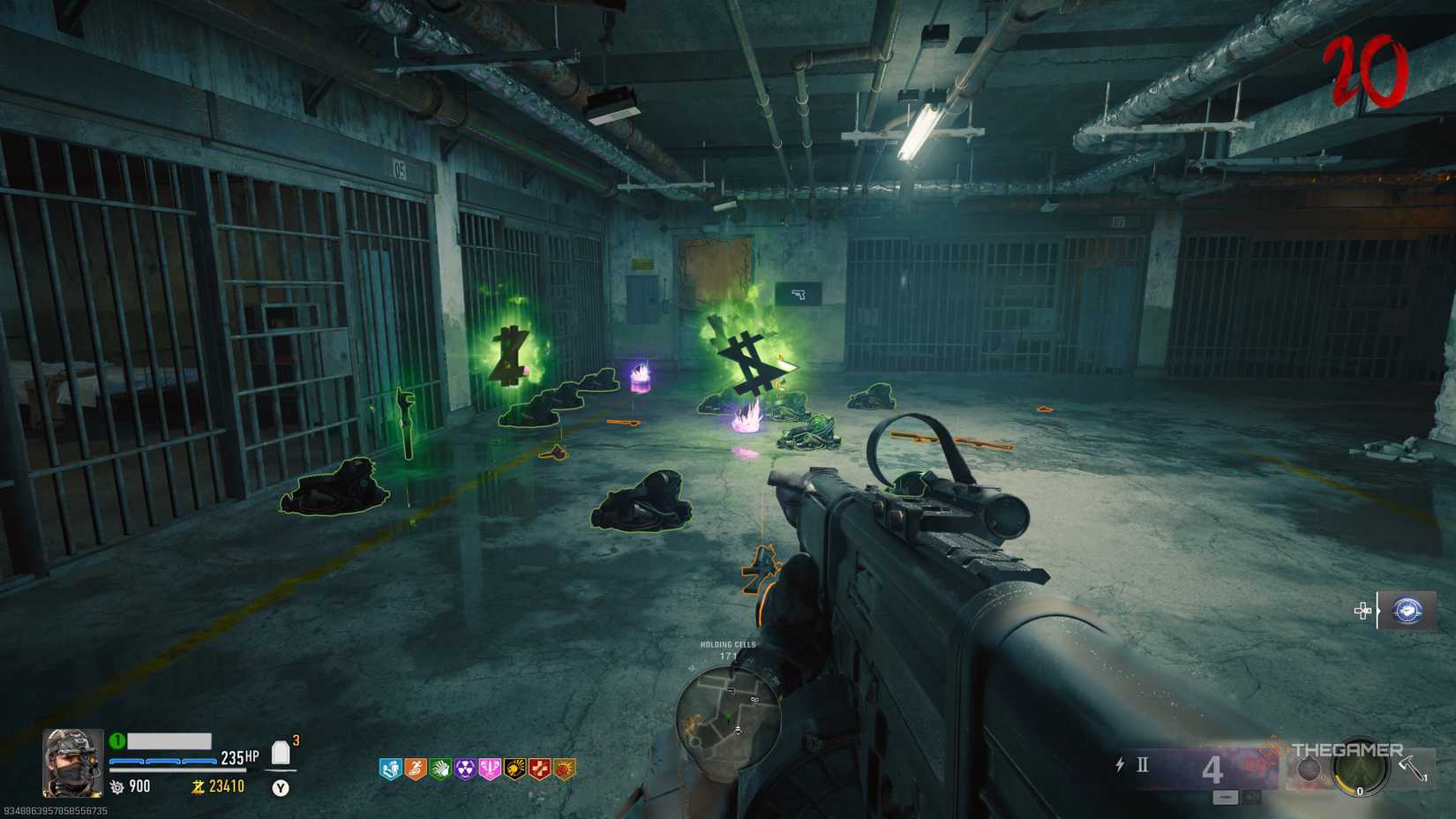Viewport: 1456px width, 819px height.
Task: Select the weapon rarity II marker
Action: tap(1142, 764)
